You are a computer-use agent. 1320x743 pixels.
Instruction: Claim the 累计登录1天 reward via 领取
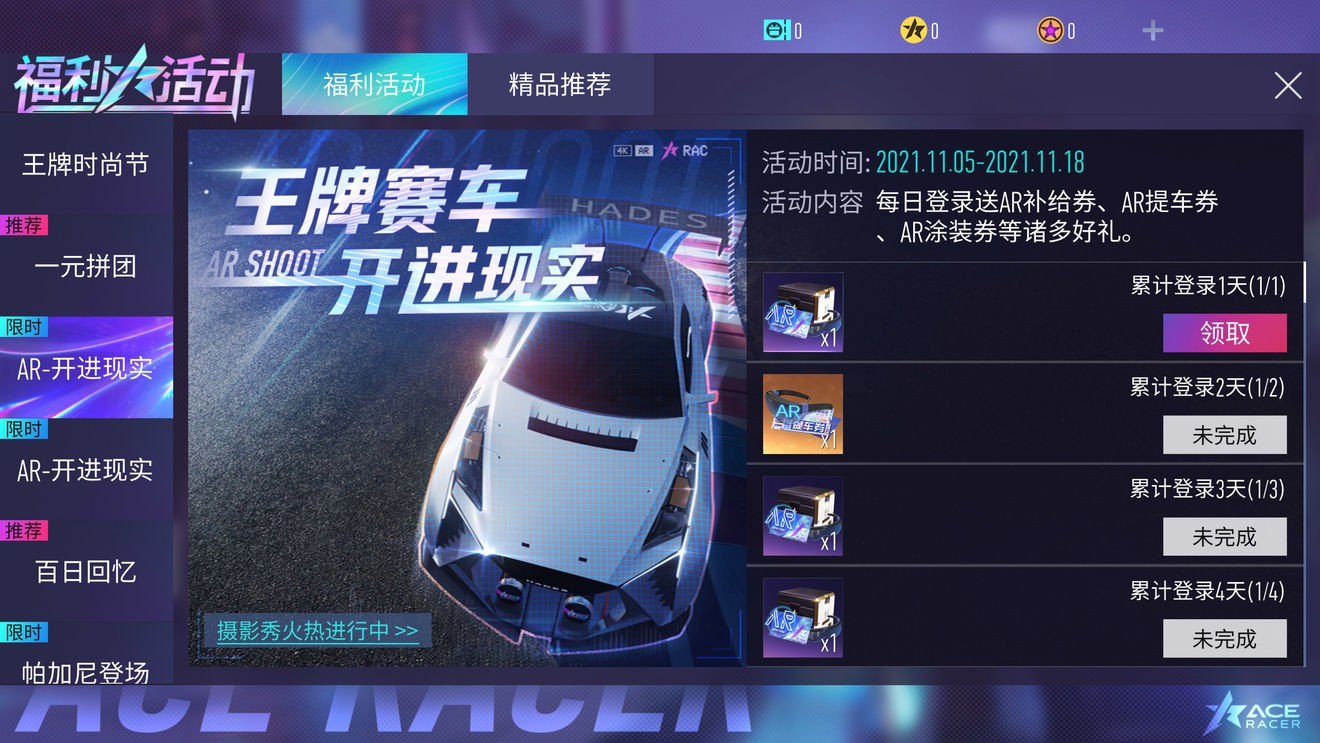[x=1224, y=333]
